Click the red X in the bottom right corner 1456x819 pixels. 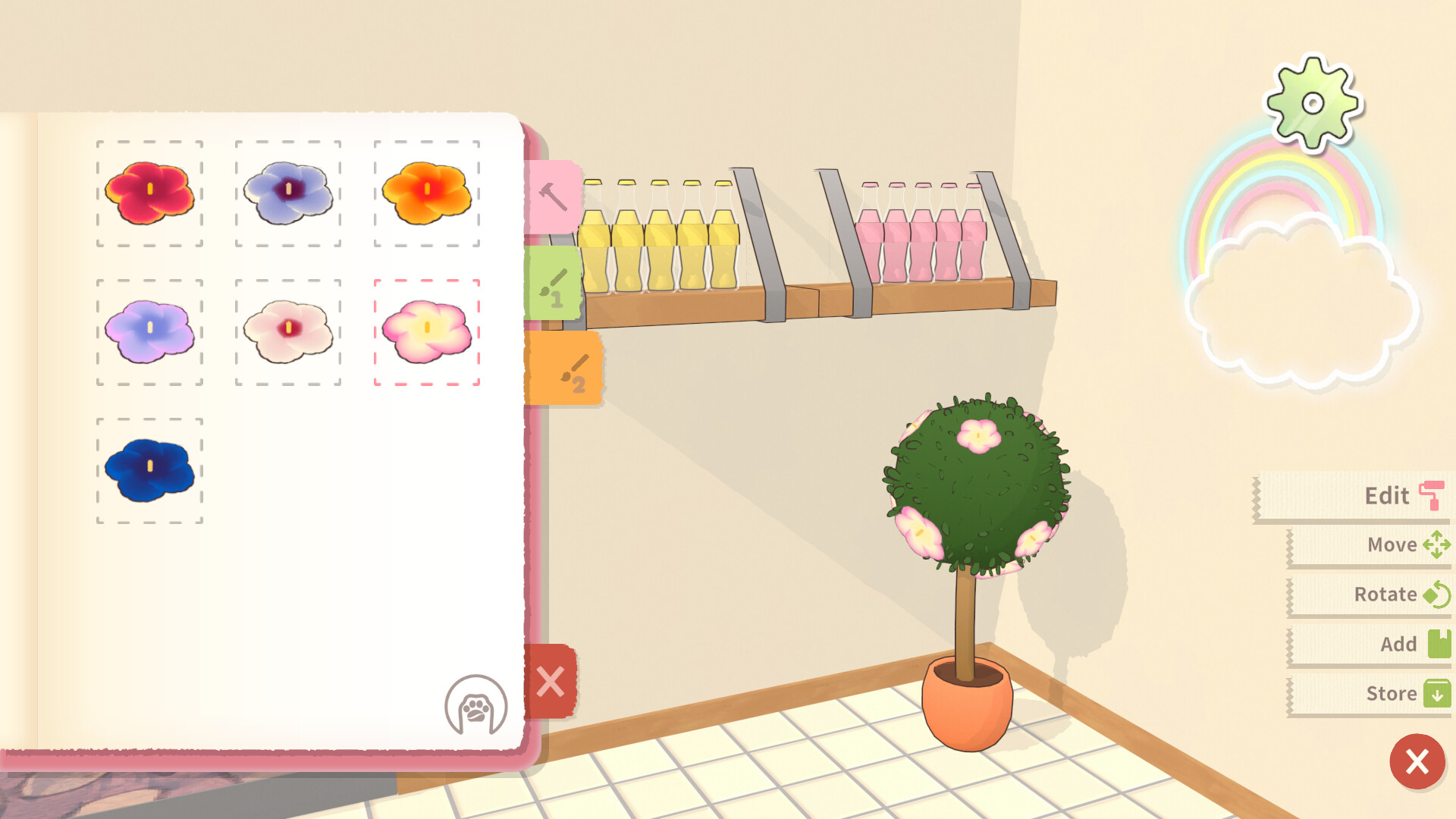tap(1416, 763)
